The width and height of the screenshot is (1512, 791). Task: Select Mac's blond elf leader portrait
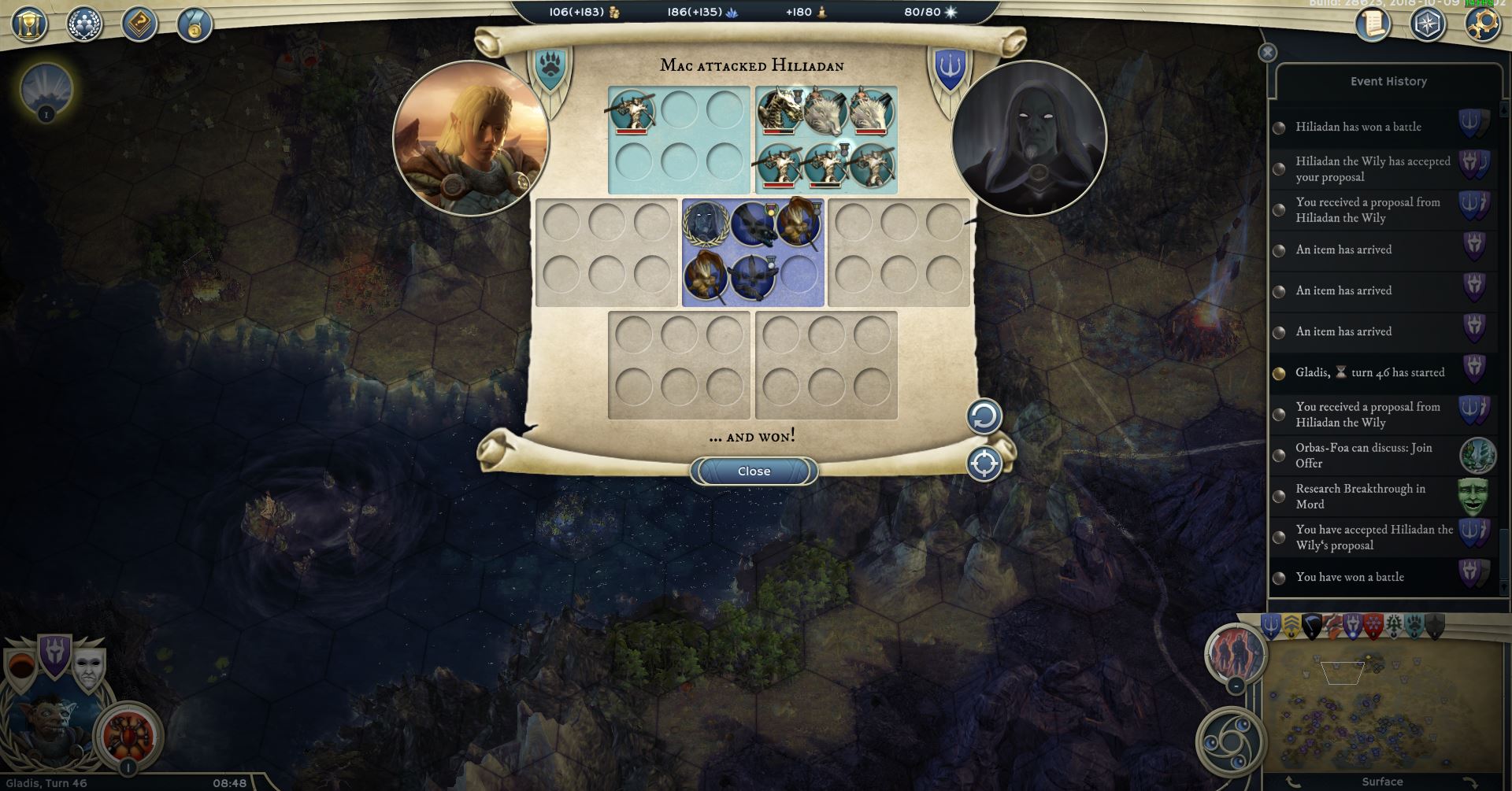(x=470, y=139)
